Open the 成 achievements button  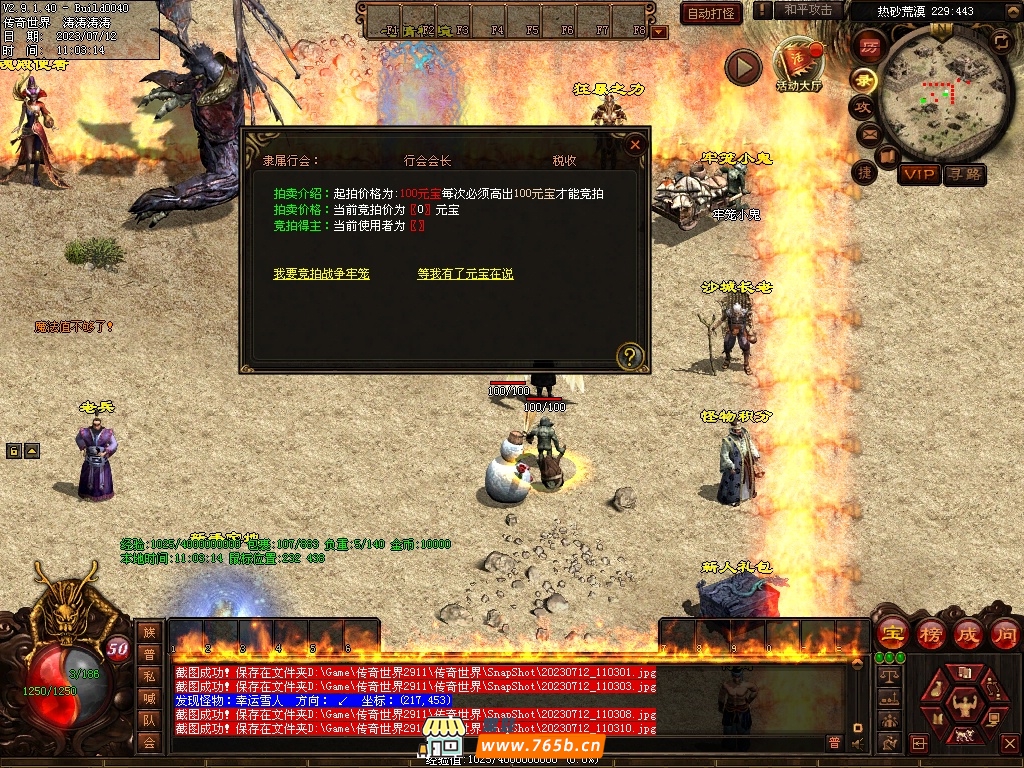(967, 633)
